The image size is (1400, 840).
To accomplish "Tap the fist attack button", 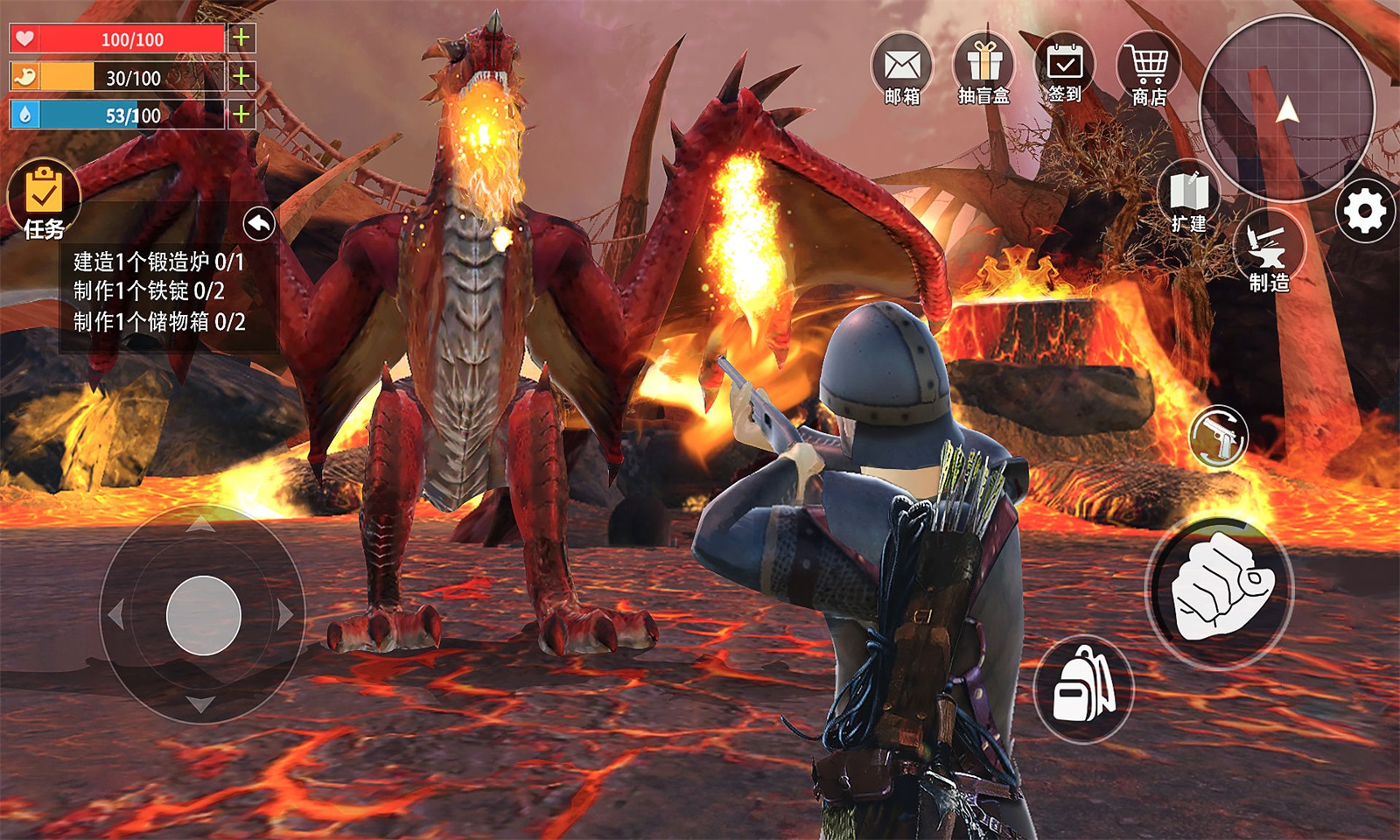I will (x=1220, y=588).
